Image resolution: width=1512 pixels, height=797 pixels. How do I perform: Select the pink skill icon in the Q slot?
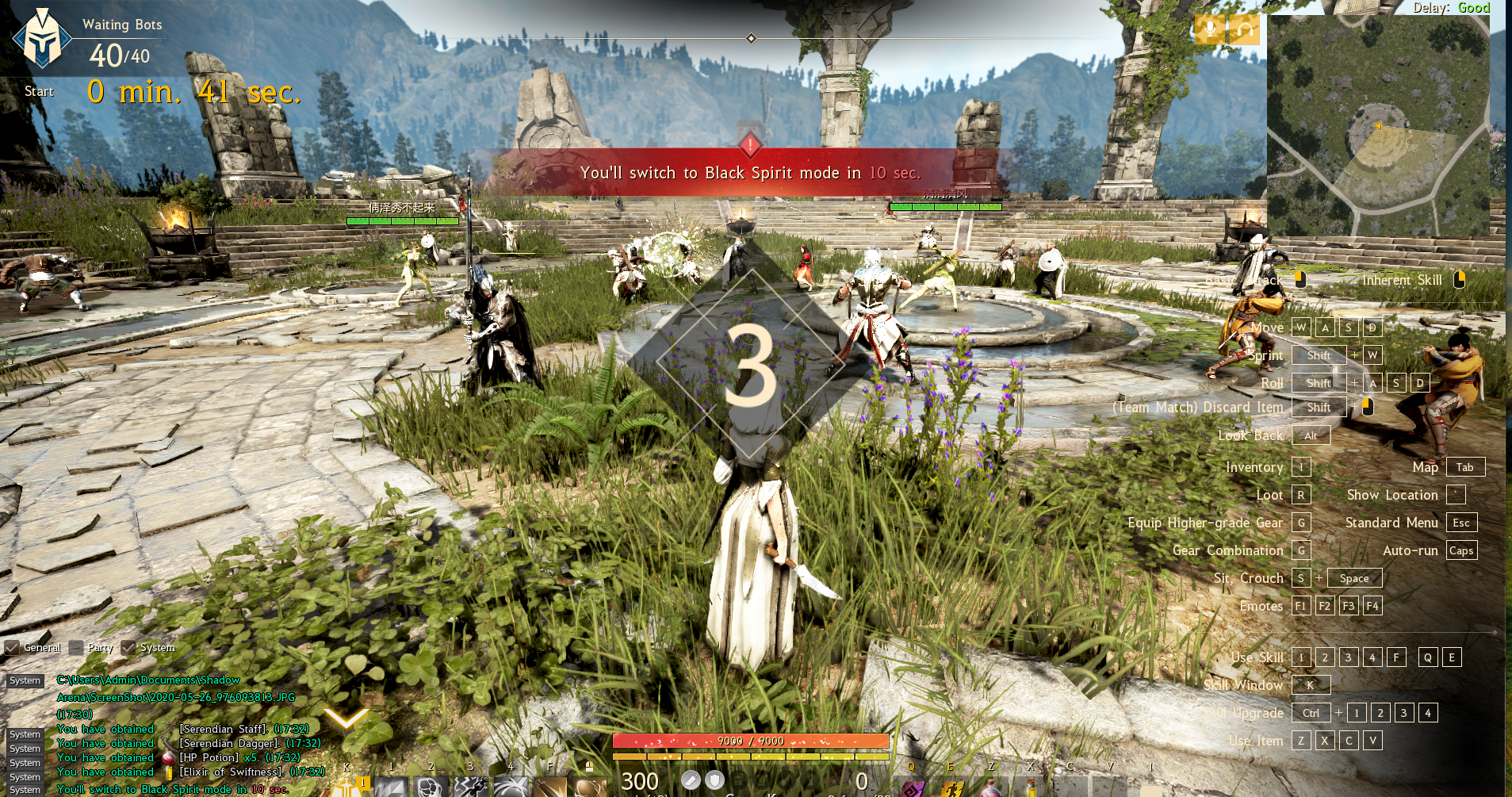pyautogui.click(x=912, y=790)
